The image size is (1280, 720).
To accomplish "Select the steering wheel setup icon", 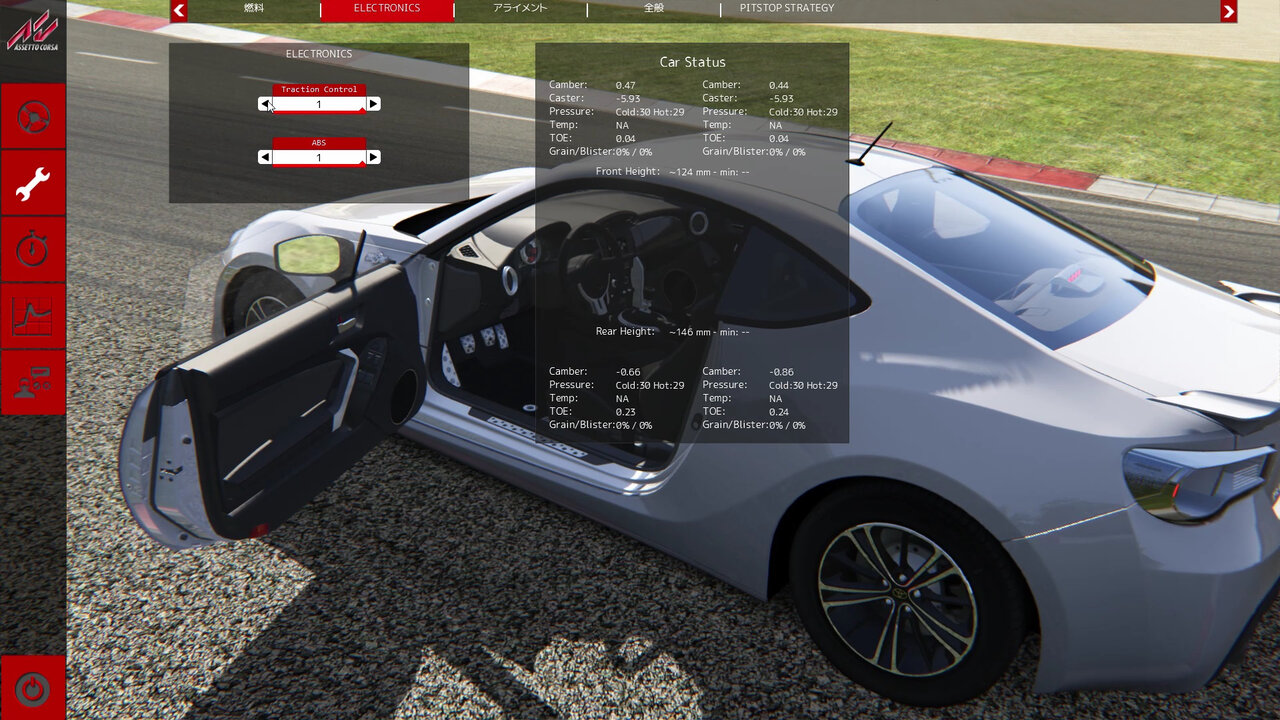I will pos(33,116).
